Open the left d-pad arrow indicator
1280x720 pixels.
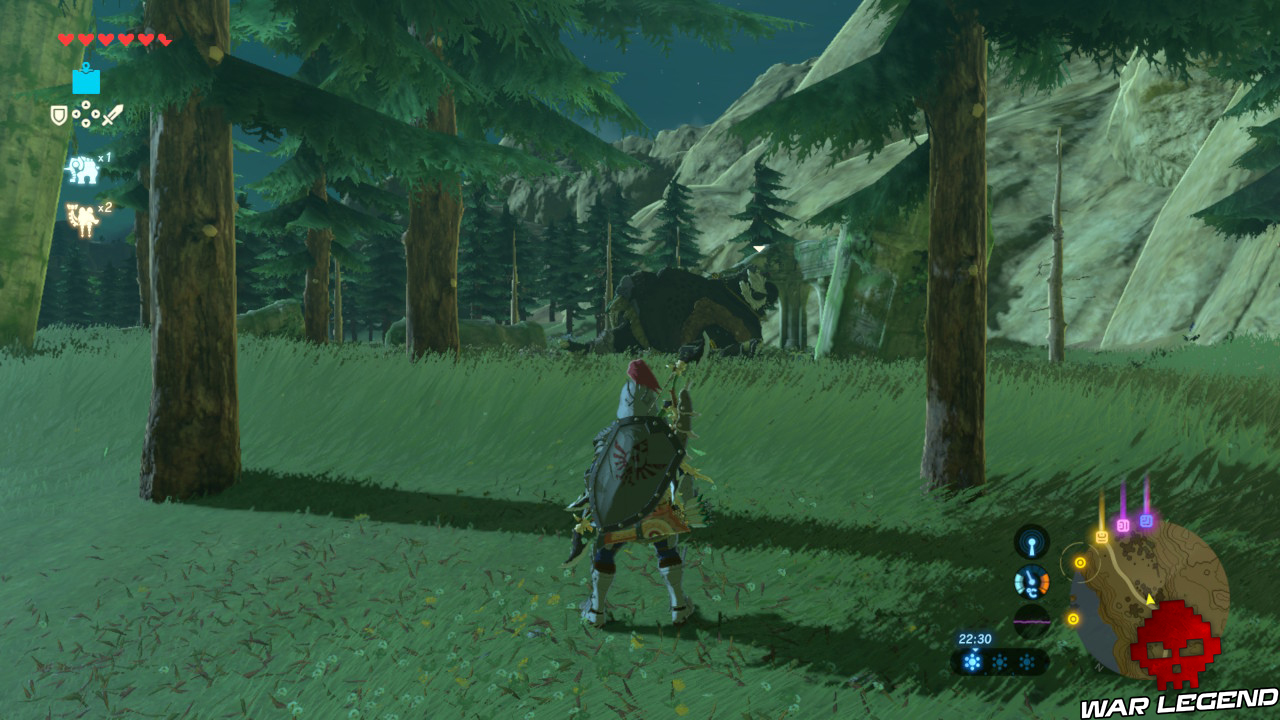click(76, 114)
